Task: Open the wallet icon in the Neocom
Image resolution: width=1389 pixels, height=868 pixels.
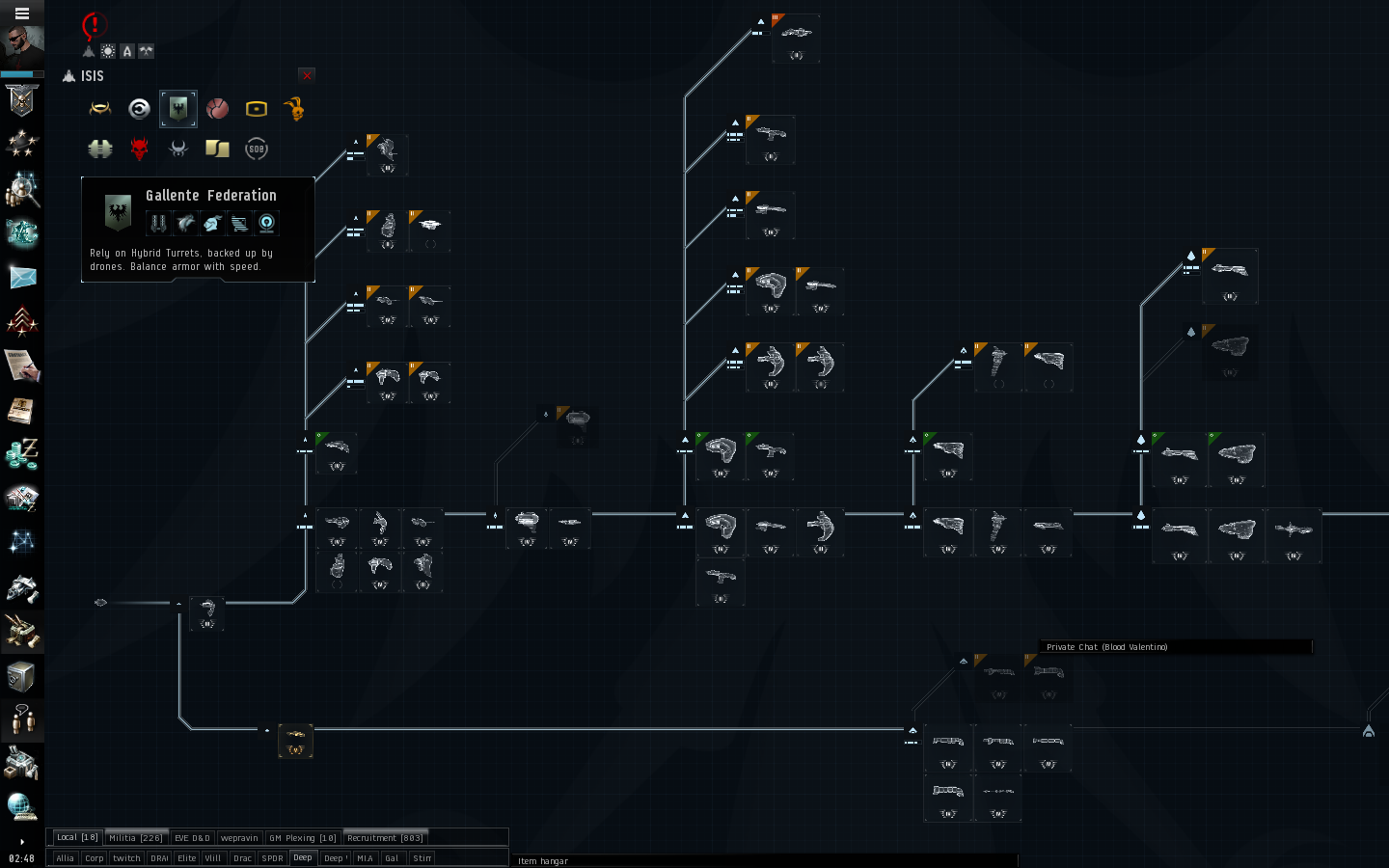Action: (21, 453)
